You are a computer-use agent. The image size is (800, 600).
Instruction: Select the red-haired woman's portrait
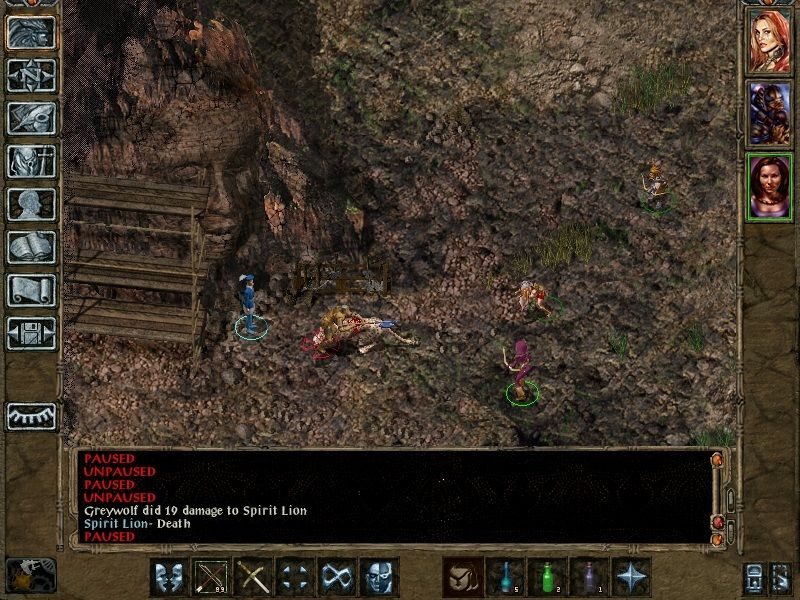coord(770,39)
